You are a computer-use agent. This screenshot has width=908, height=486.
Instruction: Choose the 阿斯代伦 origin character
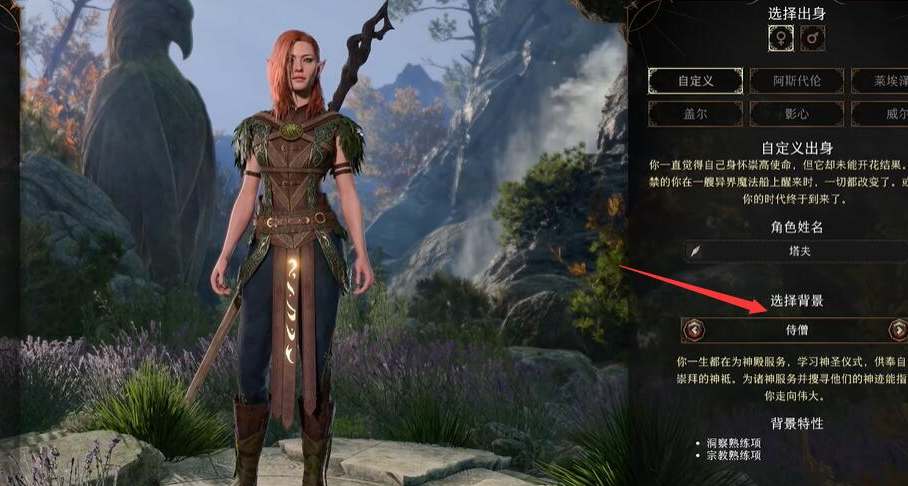click(795, 81)
